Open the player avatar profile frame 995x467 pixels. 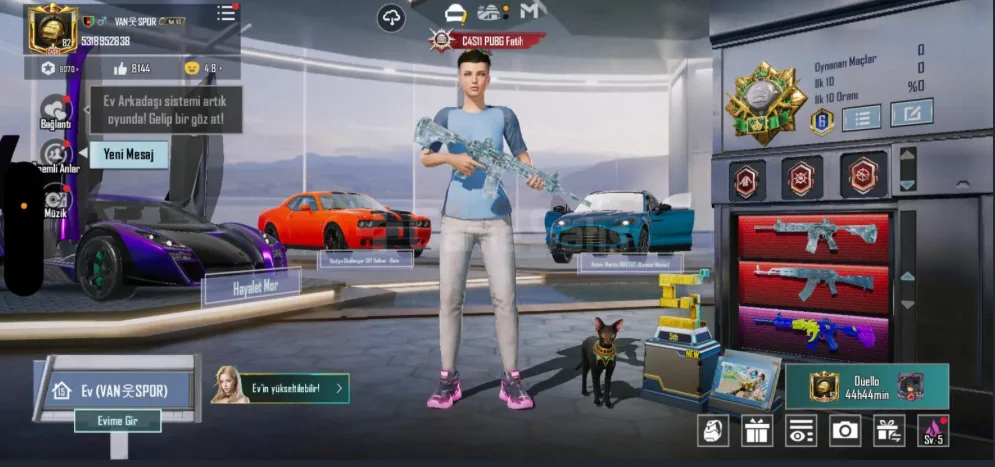[53, 28]
